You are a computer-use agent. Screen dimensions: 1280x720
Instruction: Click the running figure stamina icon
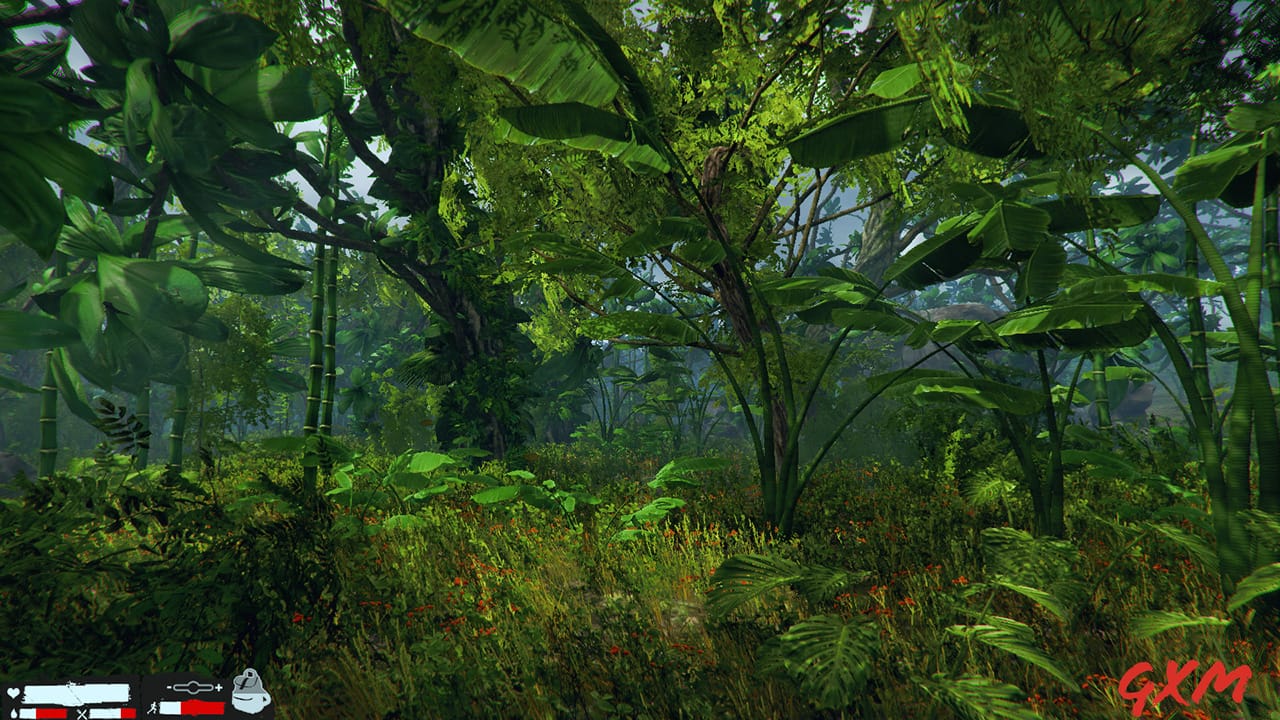[153, 709]
